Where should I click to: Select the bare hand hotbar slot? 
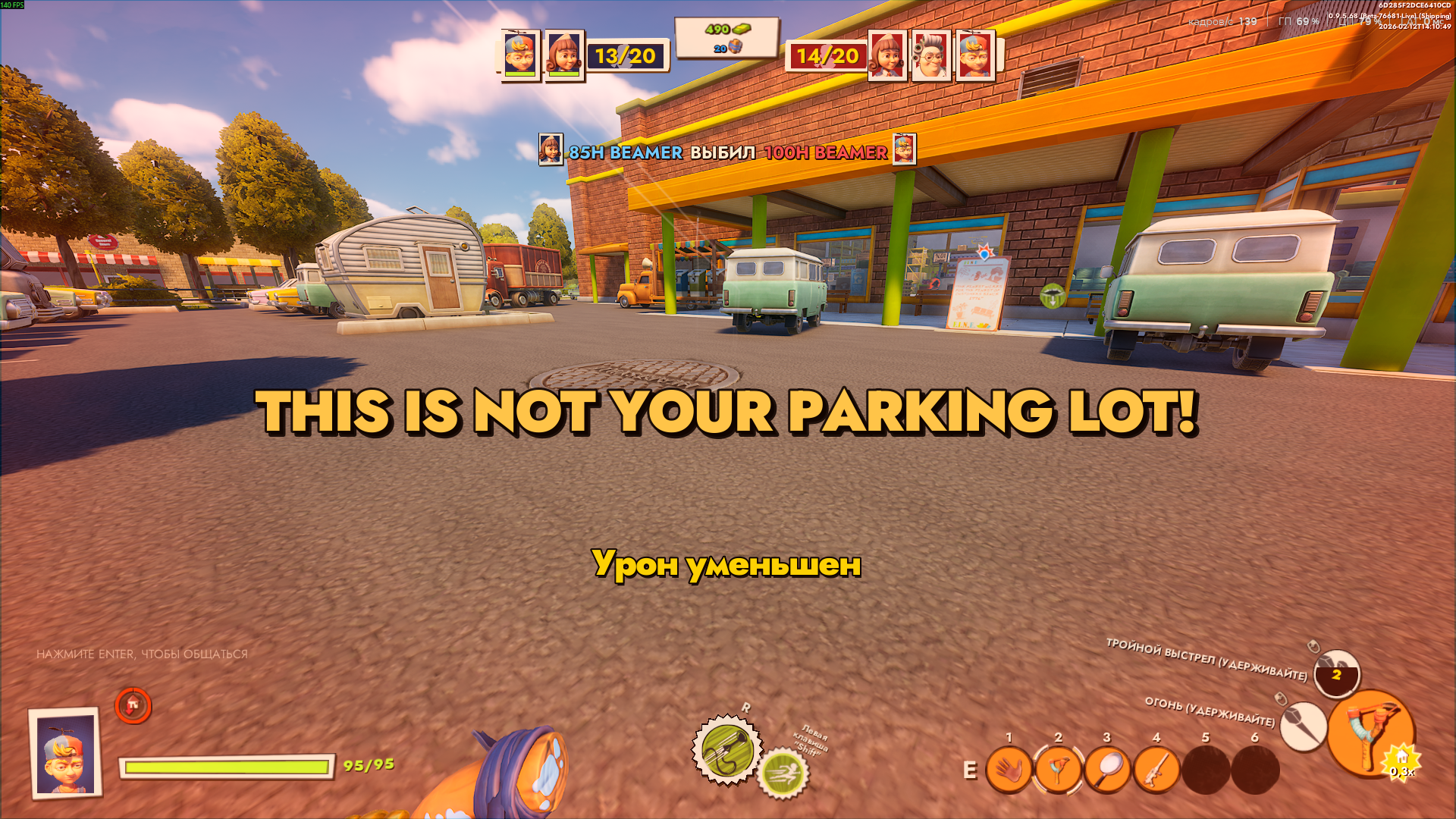point(1009,770)
